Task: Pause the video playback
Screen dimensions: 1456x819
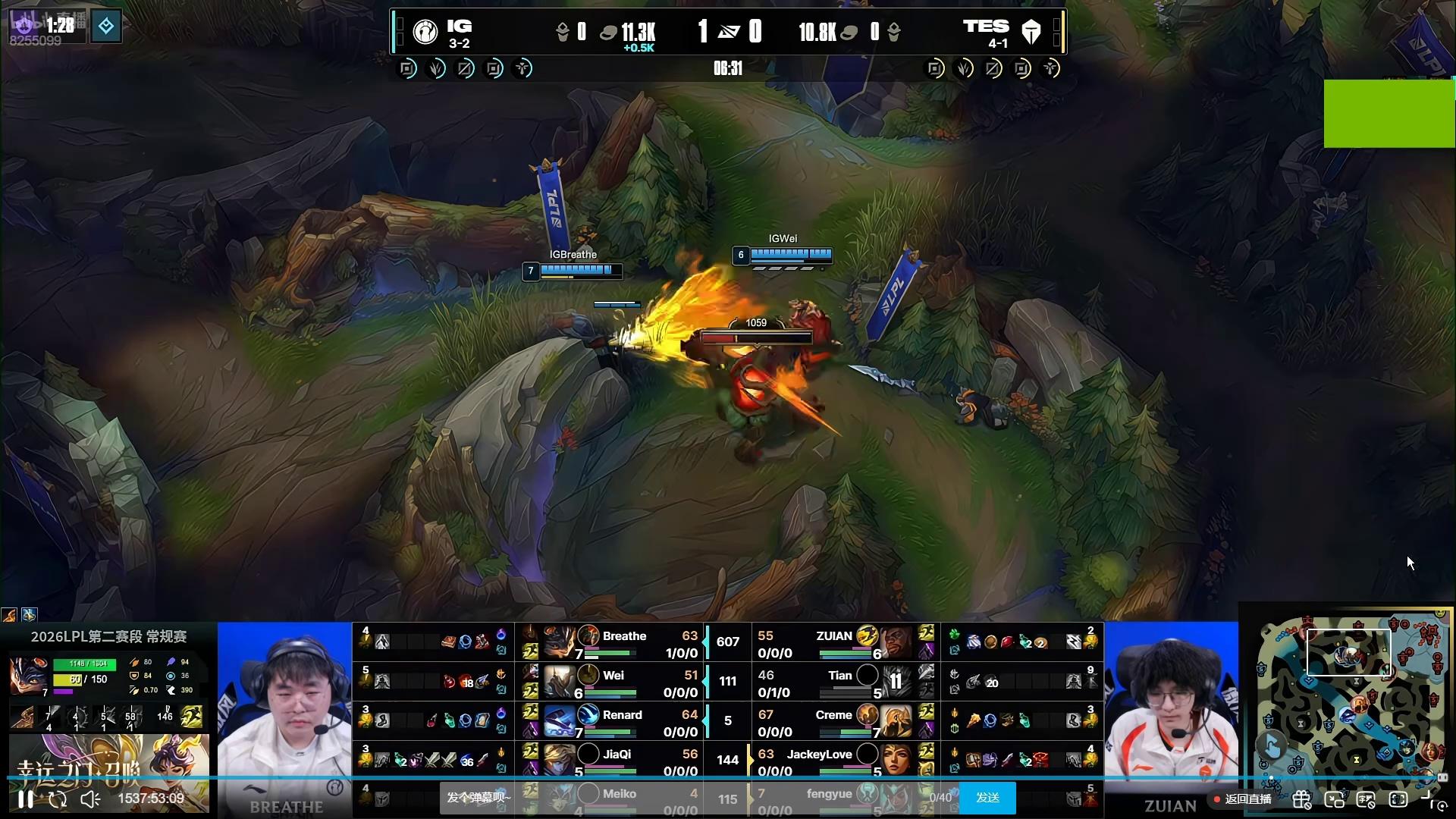Action: coord(26,799)
